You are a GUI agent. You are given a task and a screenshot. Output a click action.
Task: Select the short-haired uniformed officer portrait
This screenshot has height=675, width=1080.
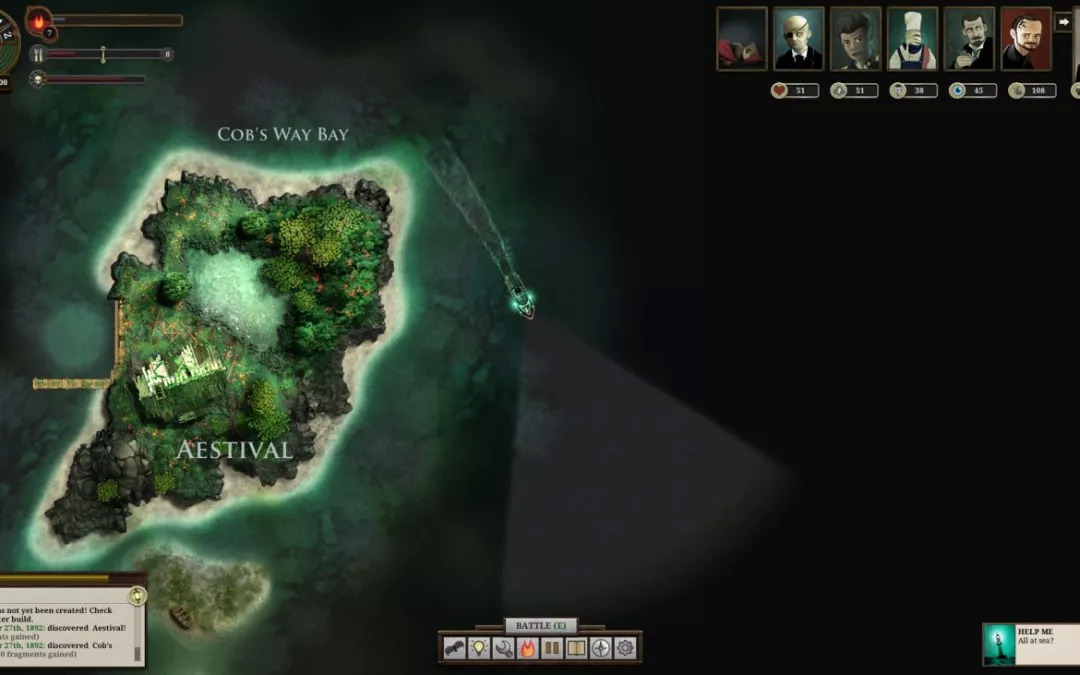[855, 39]
